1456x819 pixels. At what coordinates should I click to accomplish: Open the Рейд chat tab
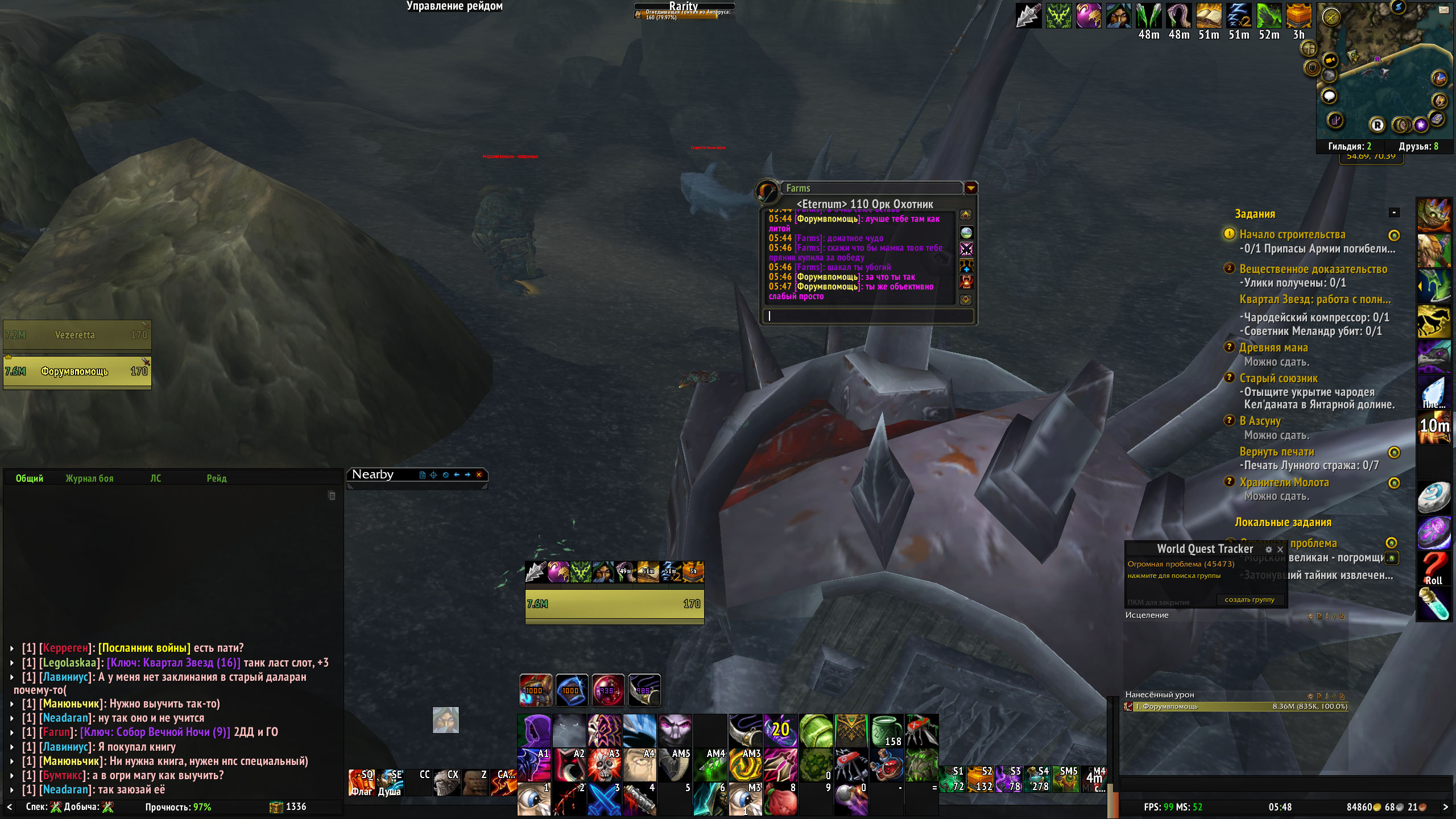coord(216,478)
